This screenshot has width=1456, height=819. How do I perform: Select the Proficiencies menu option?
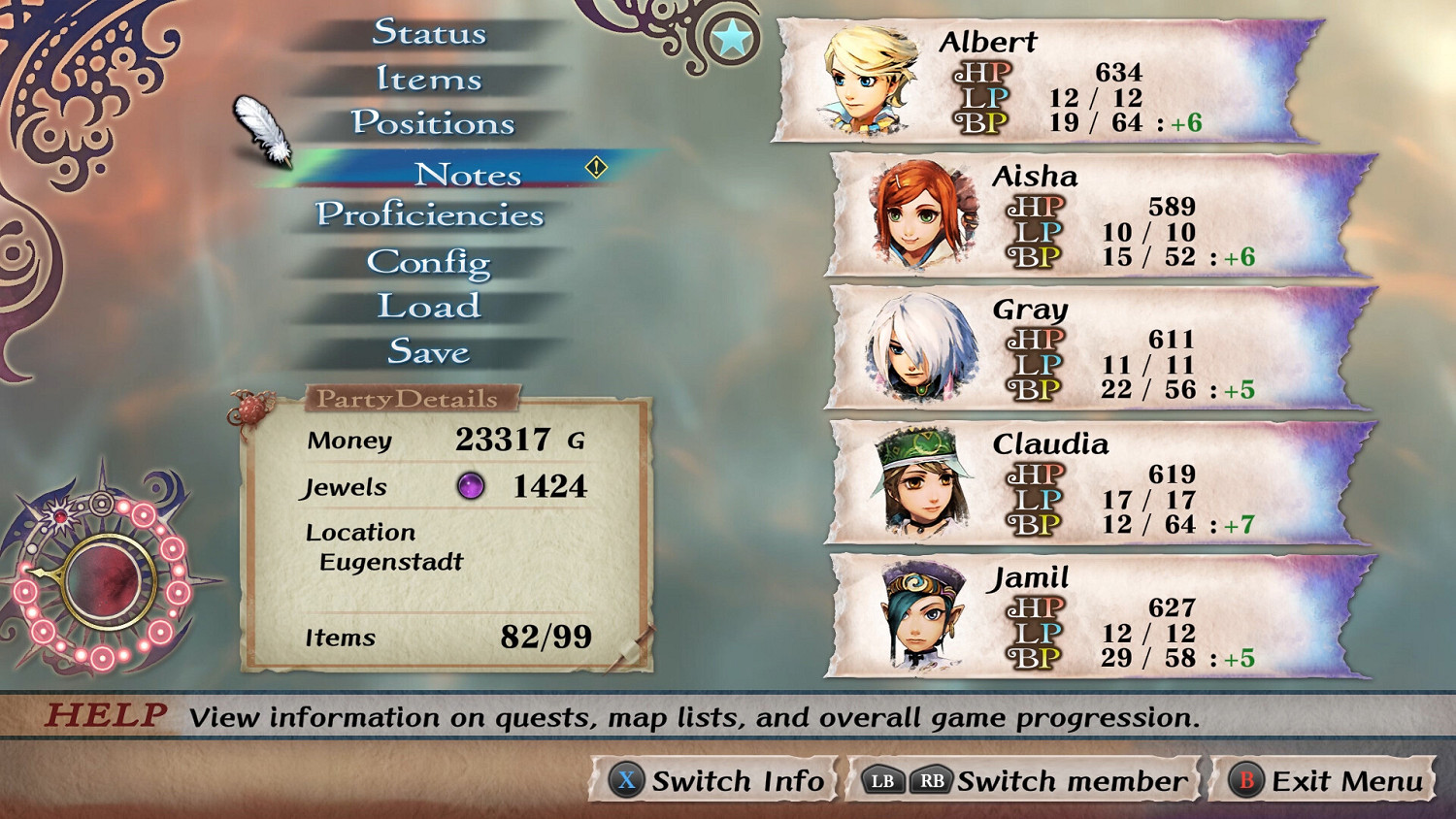point(431,214)
